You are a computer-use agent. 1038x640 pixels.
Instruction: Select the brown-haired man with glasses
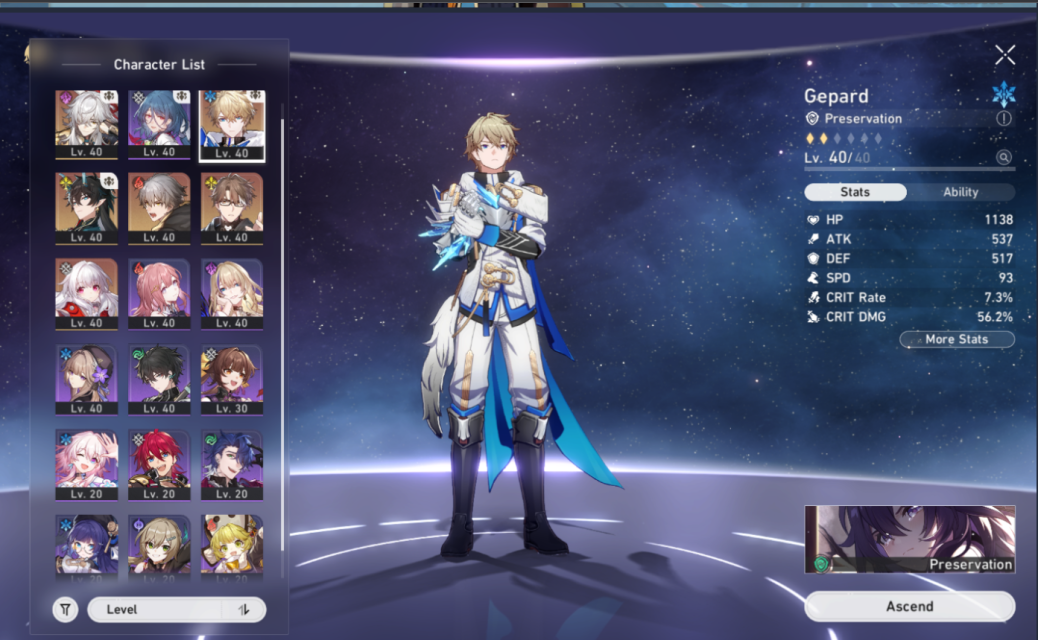coord(232,208)
